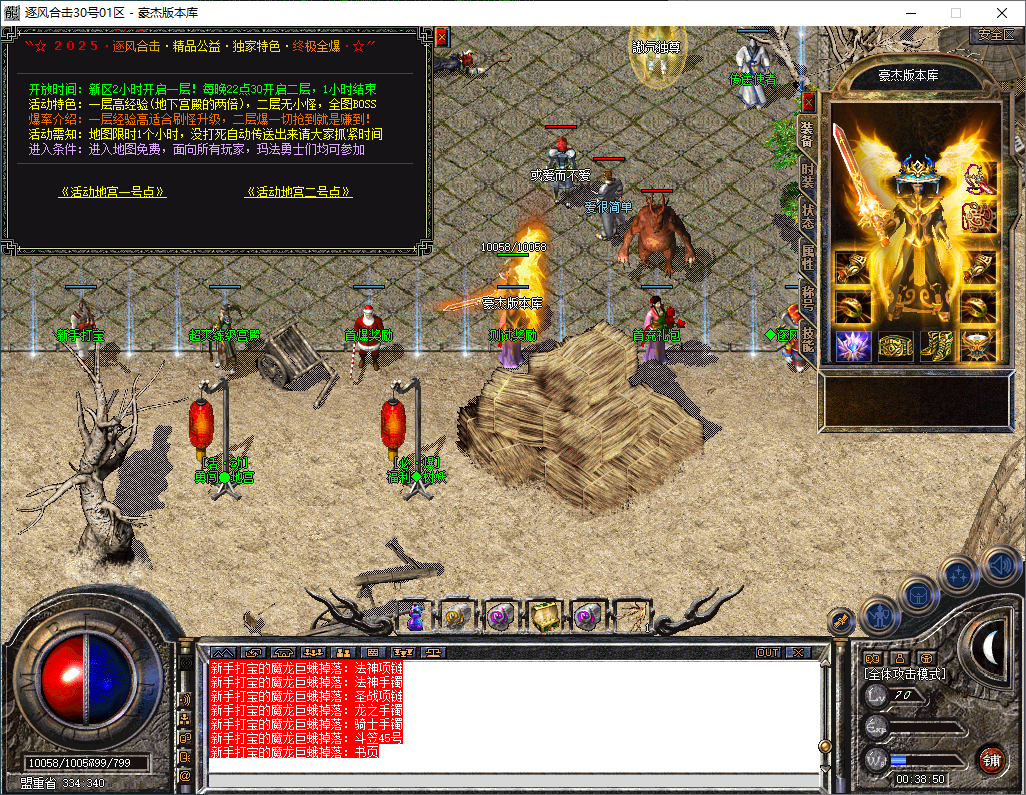Image resolution: width=1026 pixels, height=795 pixels.
Task: Show the 称号 titles tab
Action: click(807, 300)
